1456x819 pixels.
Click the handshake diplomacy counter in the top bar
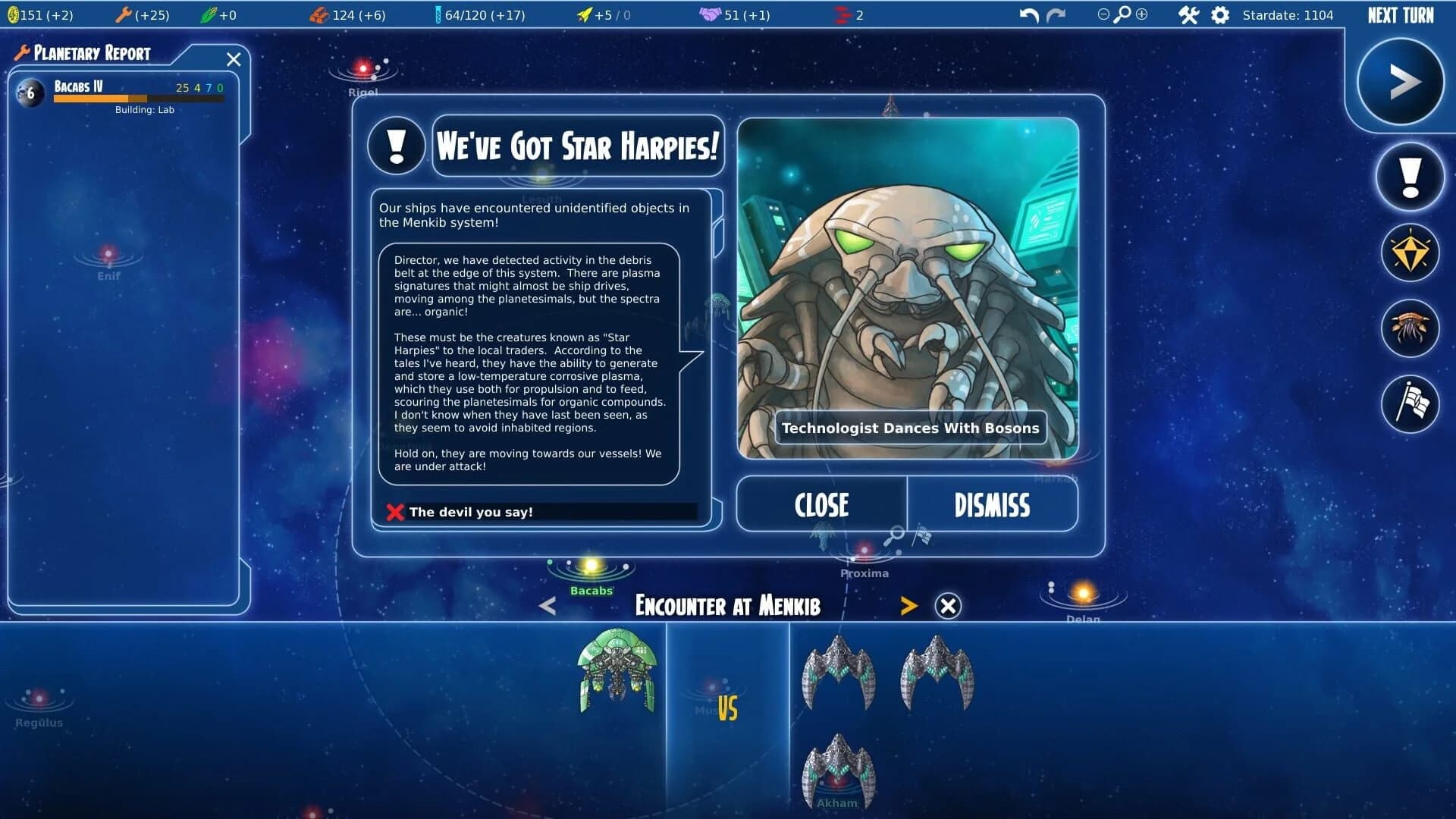730,14
